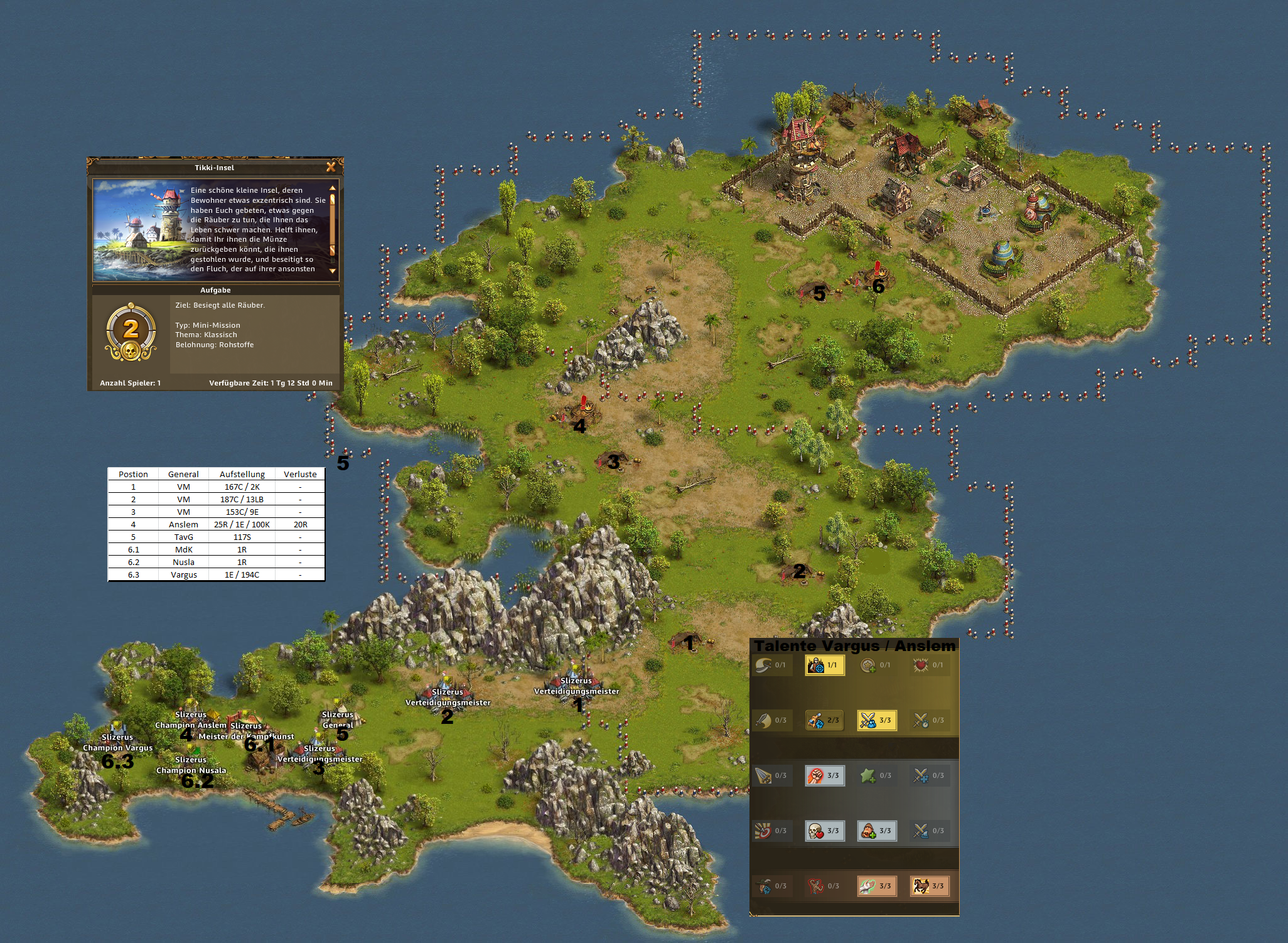Click the description scroll-up arrow
Image resolution: width=1288 pixels, height=943 pixels.
coord(333,188)
